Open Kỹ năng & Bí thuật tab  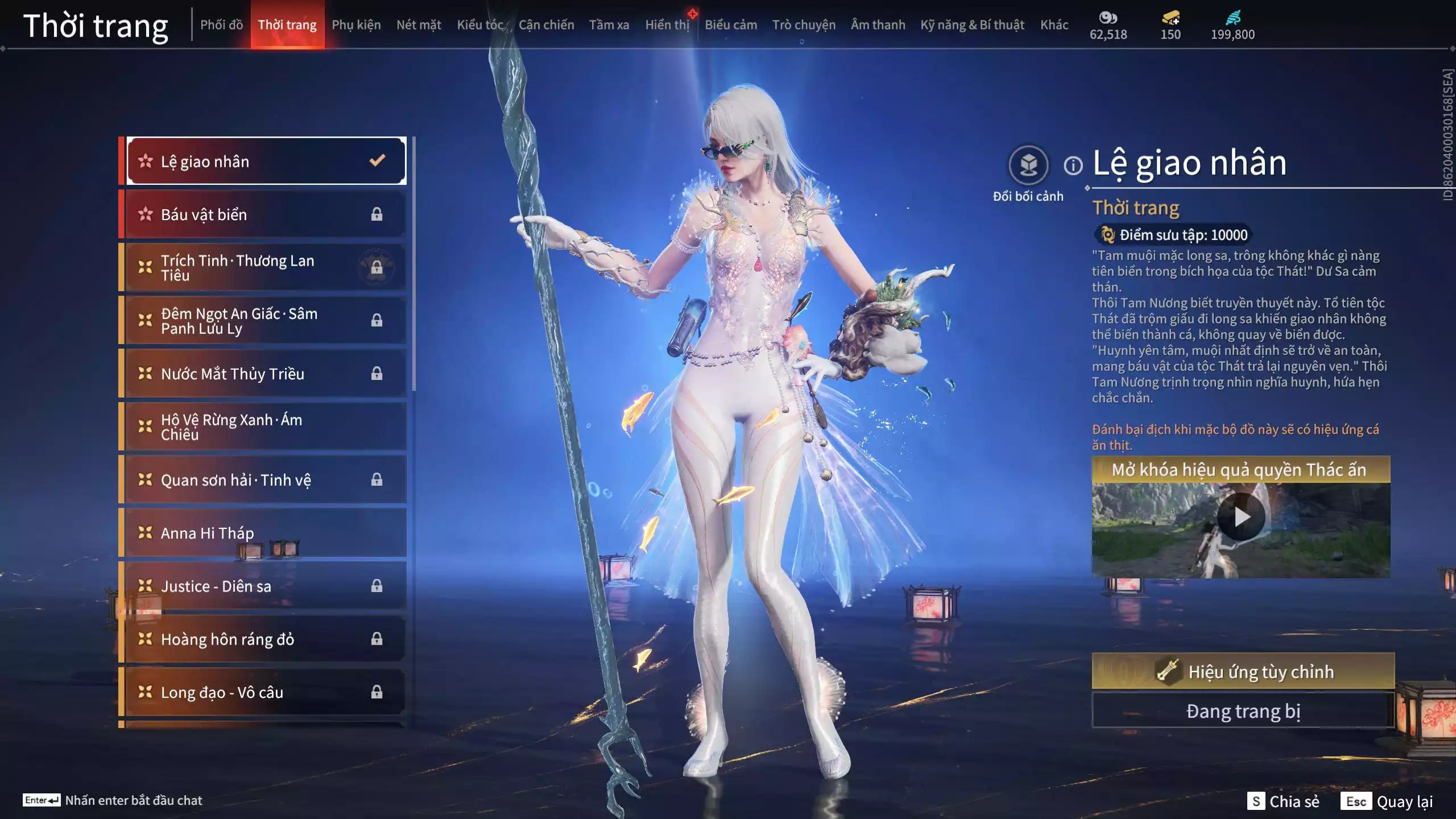(x=971, y=25)
